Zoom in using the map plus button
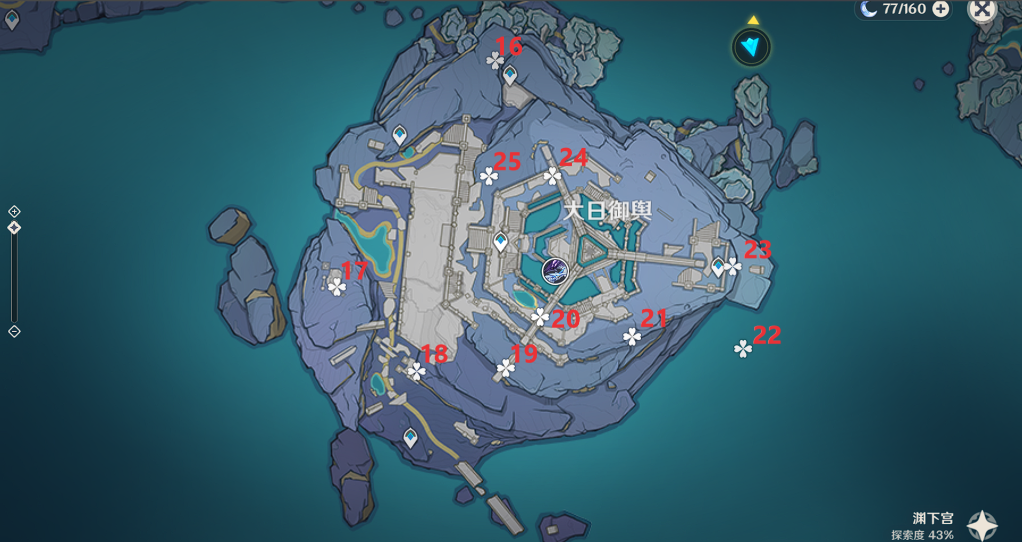This screenshot has width=1022, height=542. pyautogui.click(x=14, y=211)
